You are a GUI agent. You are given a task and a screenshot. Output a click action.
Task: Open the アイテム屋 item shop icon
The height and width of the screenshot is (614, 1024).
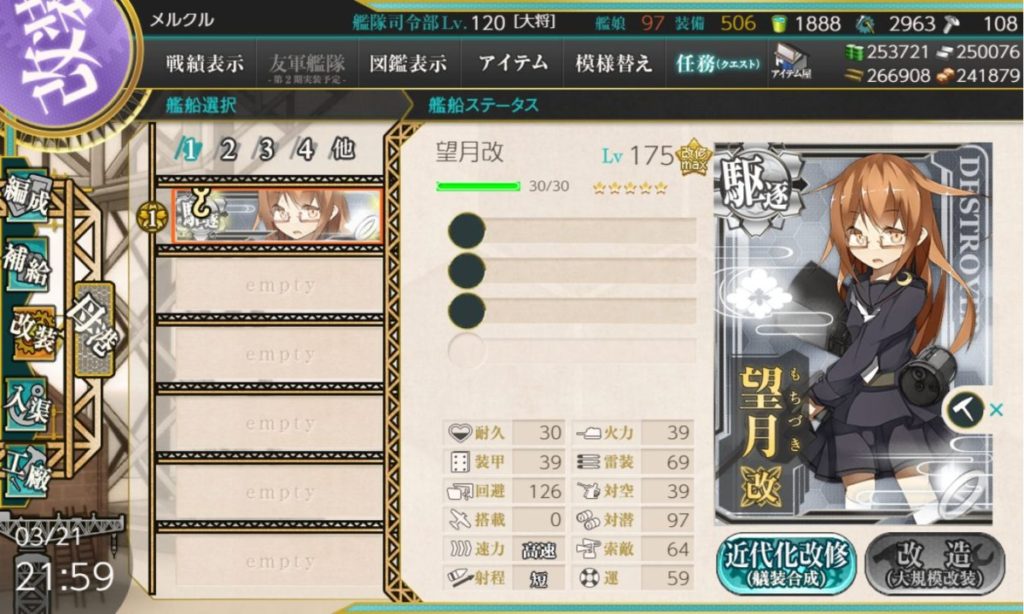[x=791, y=64]
